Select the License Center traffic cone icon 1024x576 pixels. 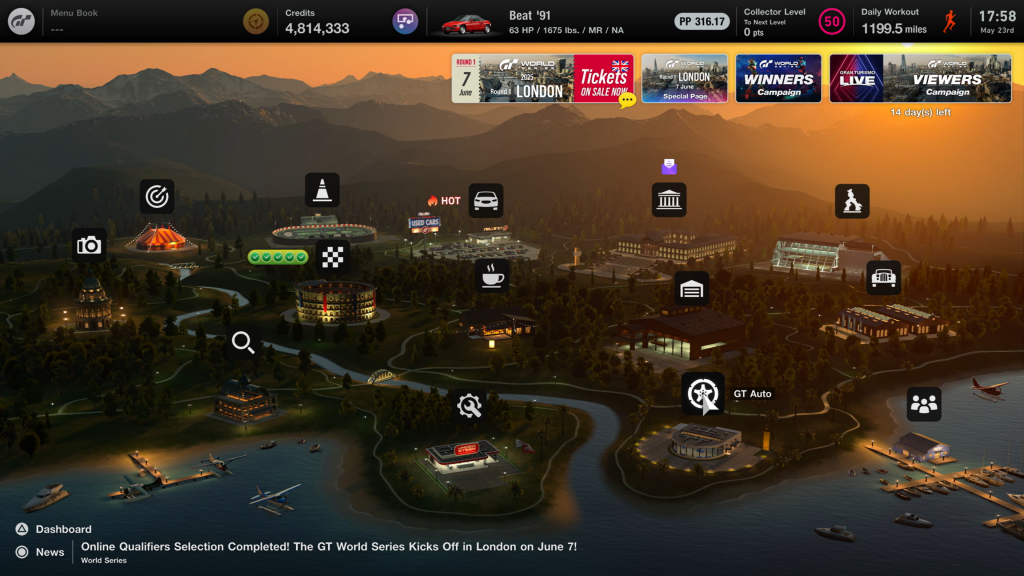[x=322, y=190]
